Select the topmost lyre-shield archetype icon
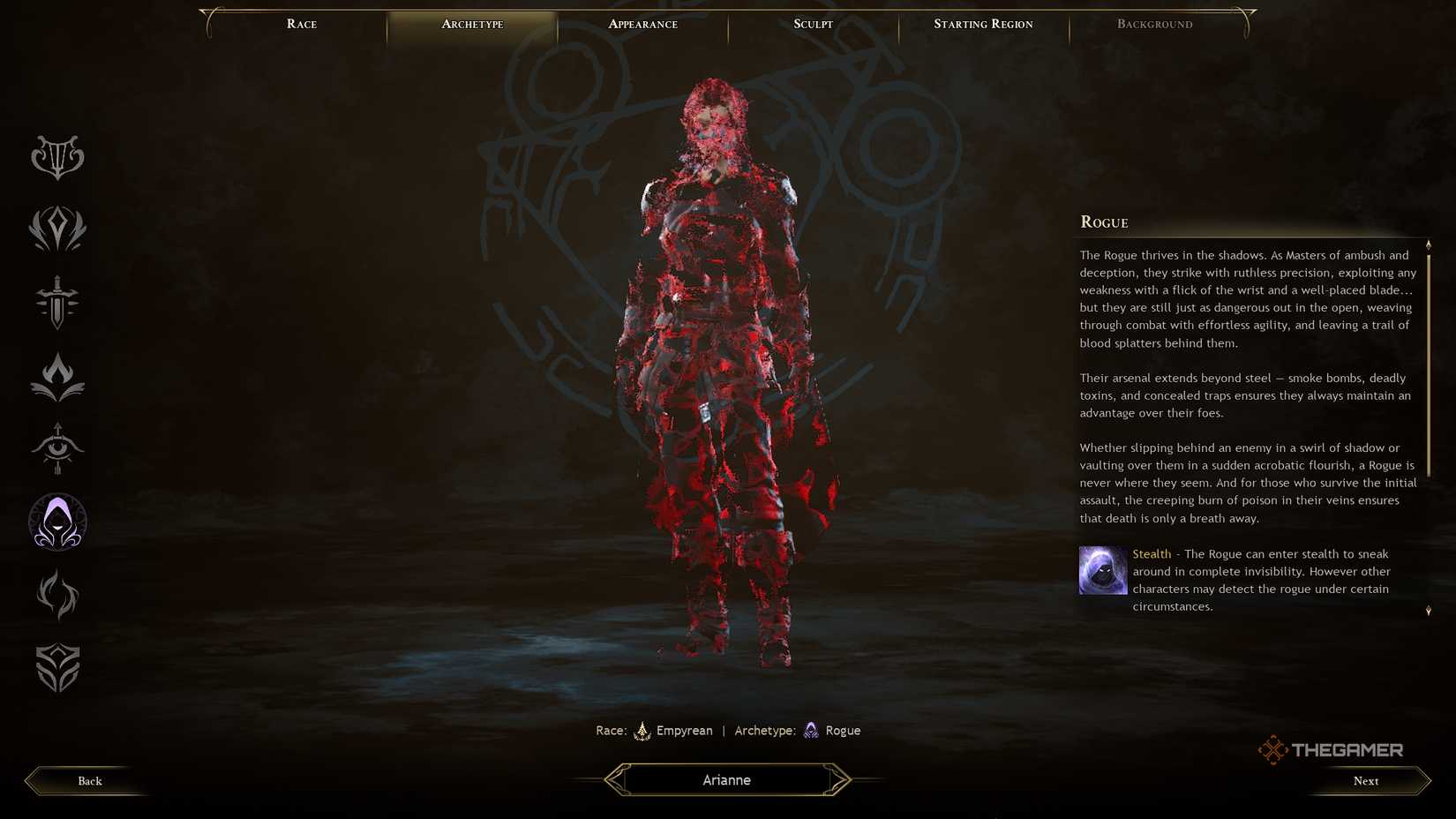 [56, 157]
